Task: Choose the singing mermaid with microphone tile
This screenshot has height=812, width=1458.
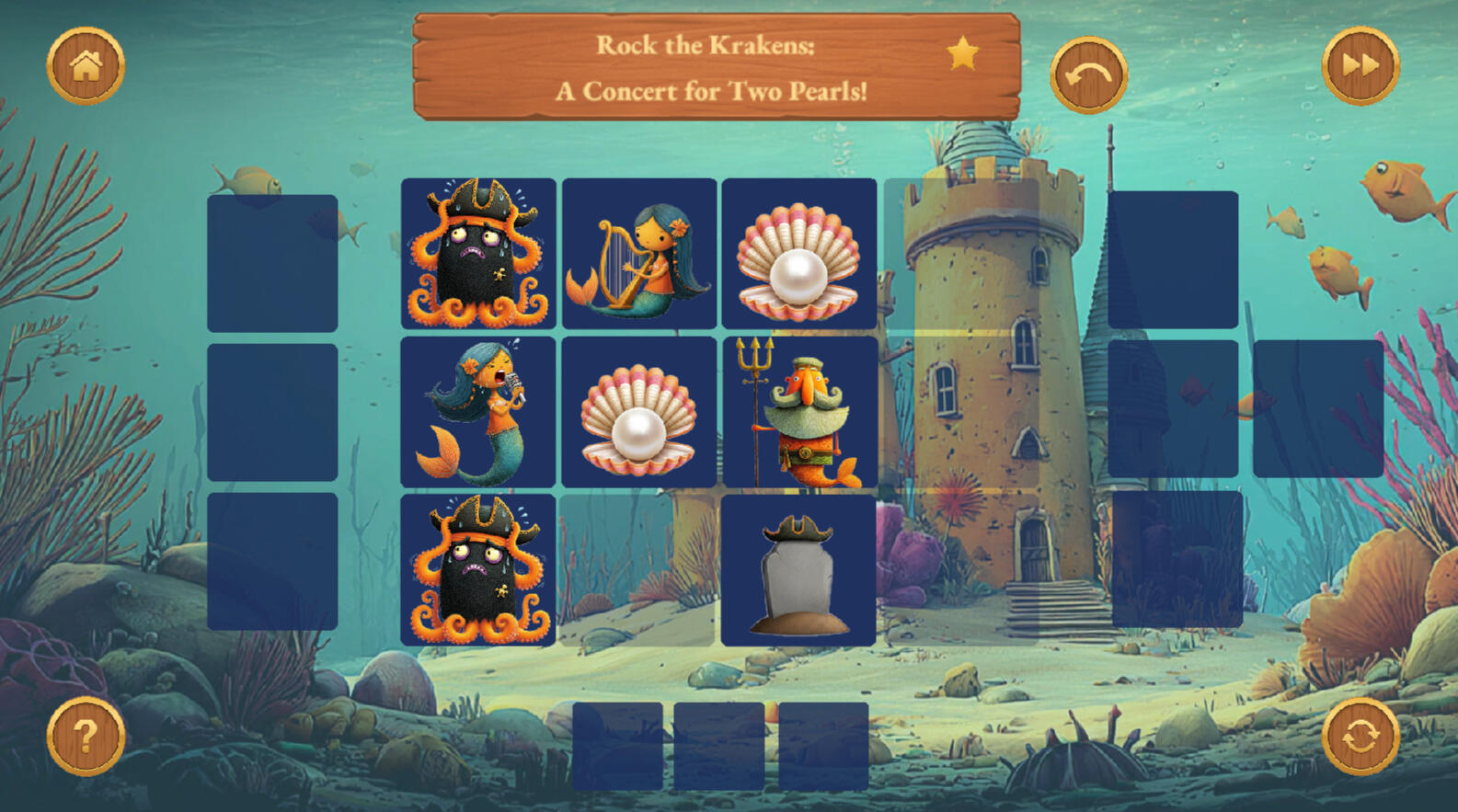Action: [x=478, y=411]
